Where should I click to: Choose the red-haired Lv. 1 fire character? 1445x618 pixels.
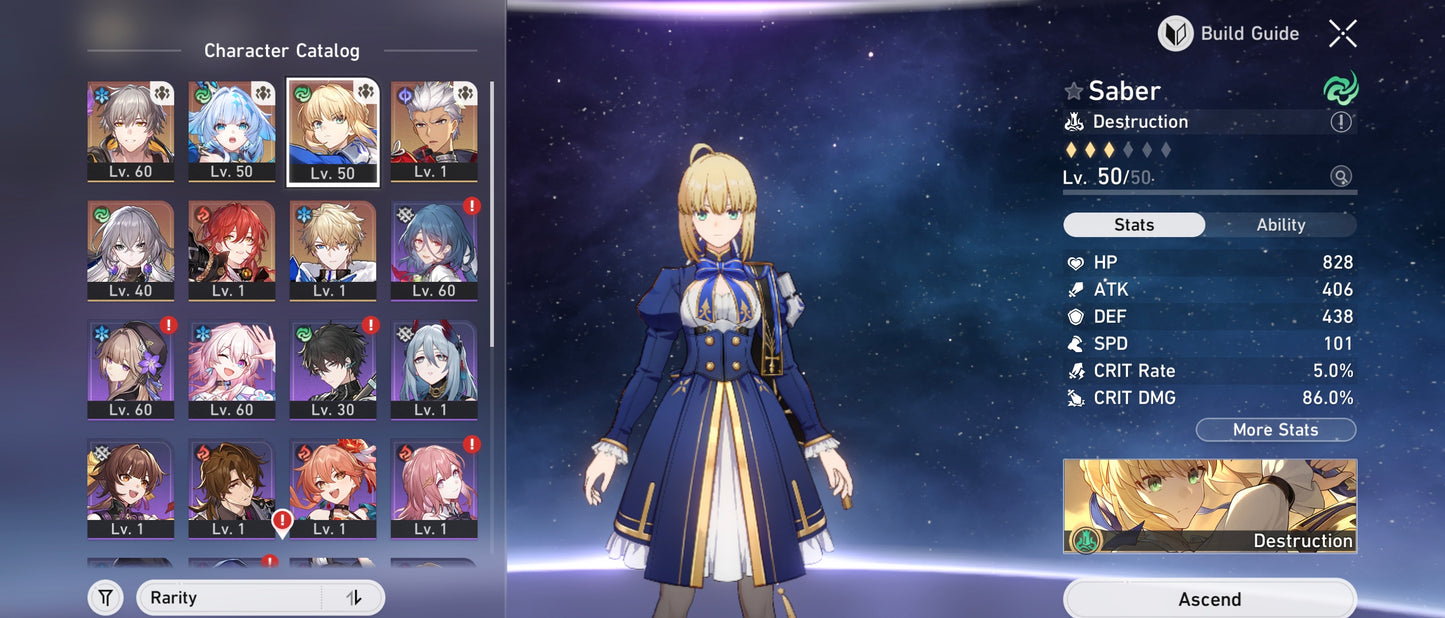[232, 250]
